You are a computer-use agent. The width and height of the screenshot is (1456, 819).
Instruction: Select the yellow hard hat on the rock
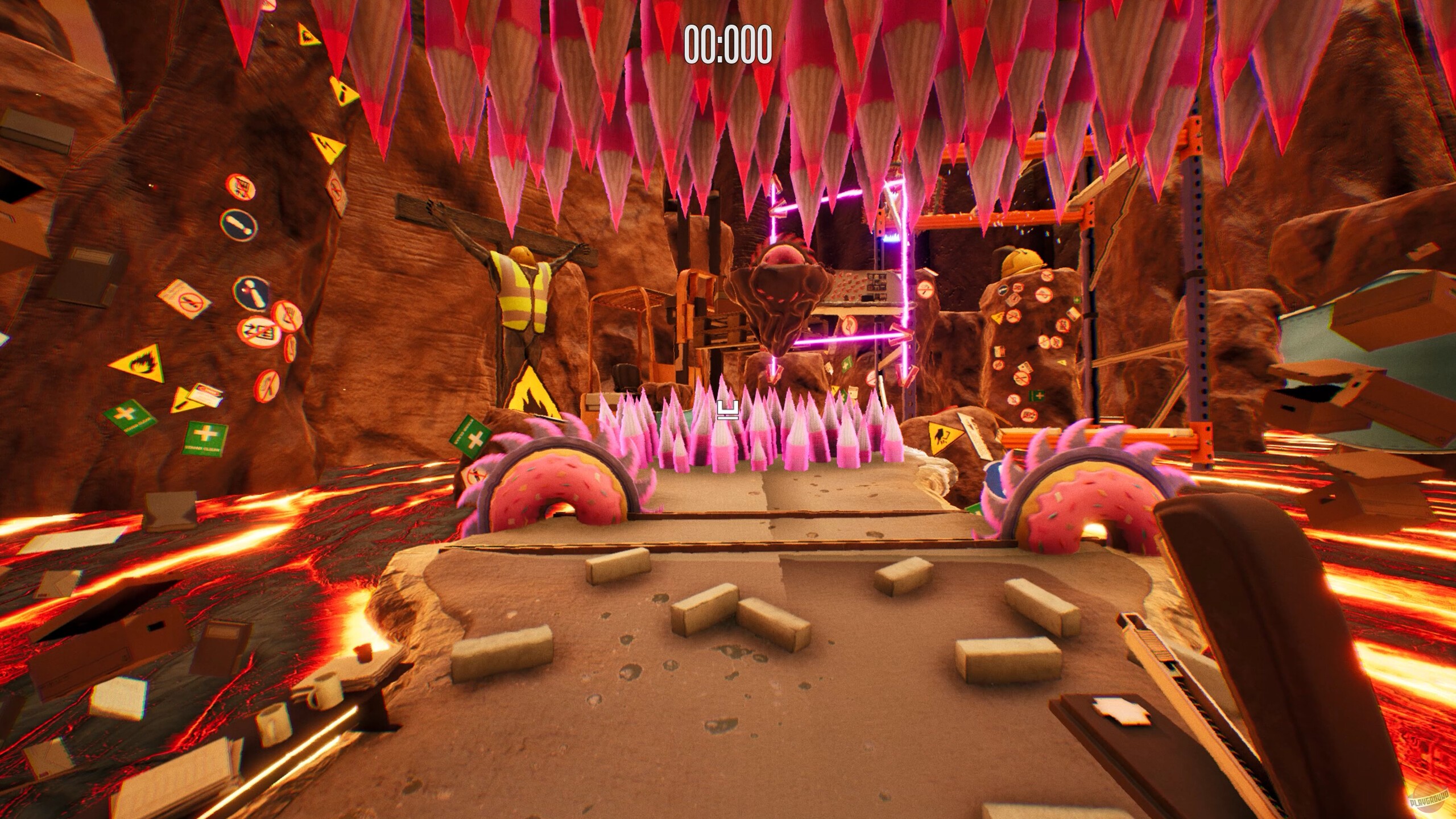1022,260
